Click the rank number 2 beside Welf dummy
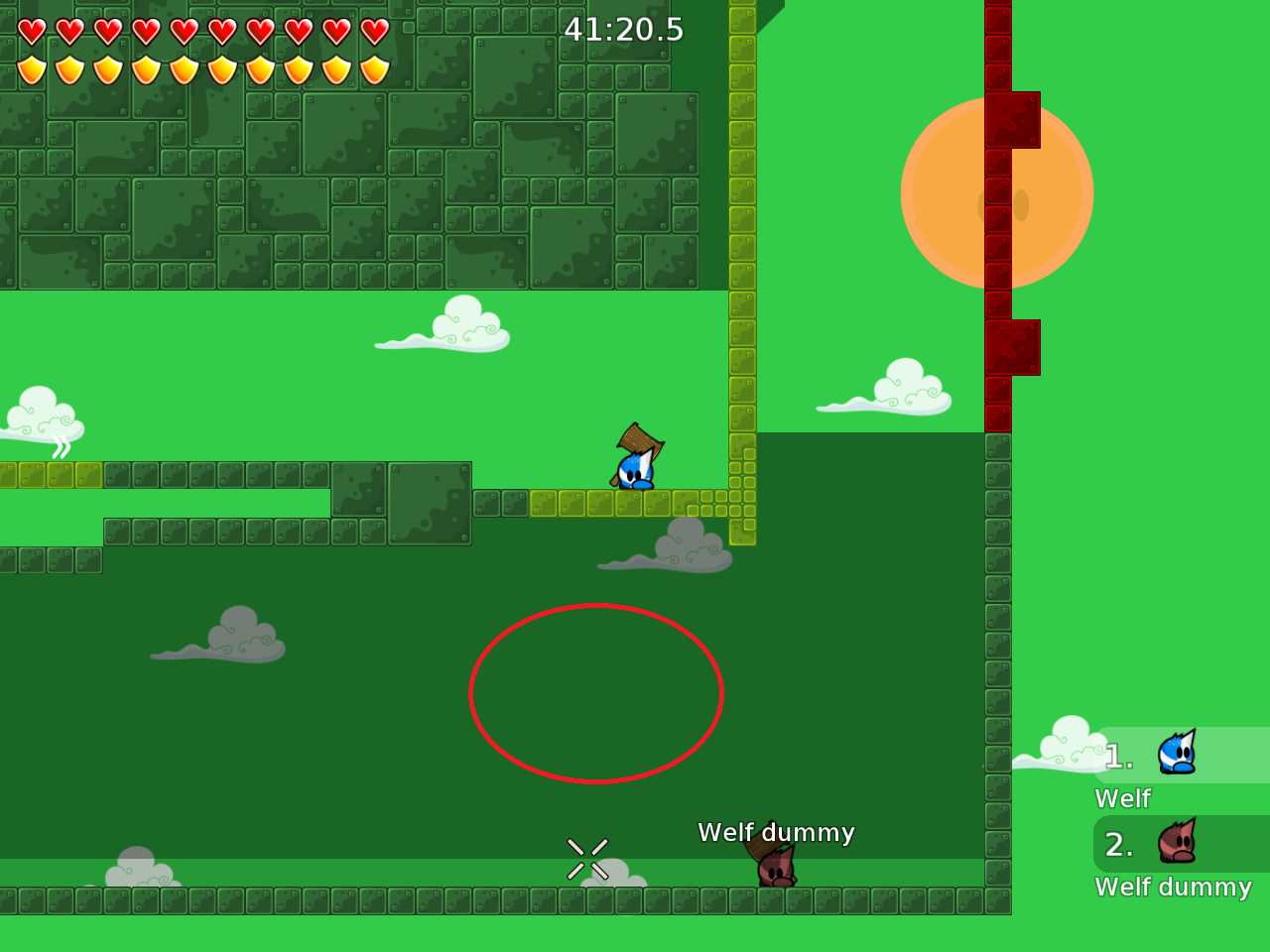This screenshot has height=952, width=1270. coord(1119,845)
